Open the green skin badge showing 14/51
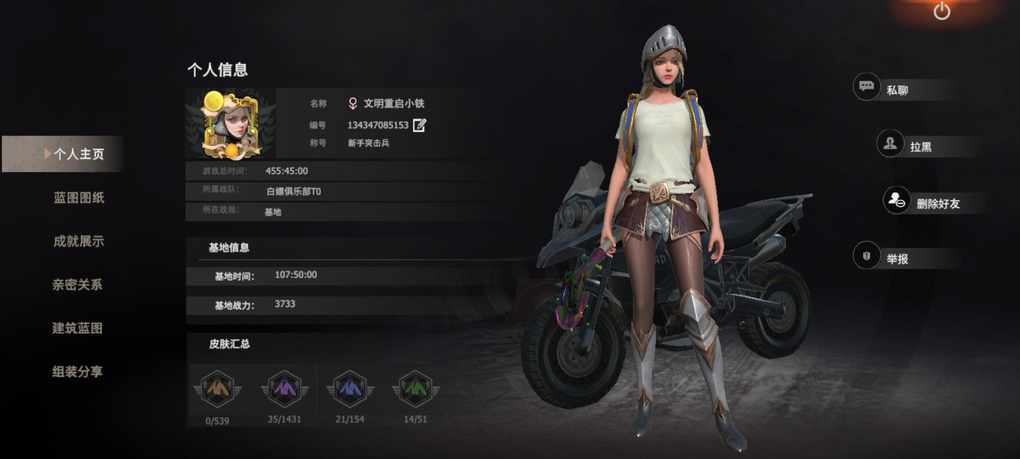The image size is (1020, 459). pos(415,387)
